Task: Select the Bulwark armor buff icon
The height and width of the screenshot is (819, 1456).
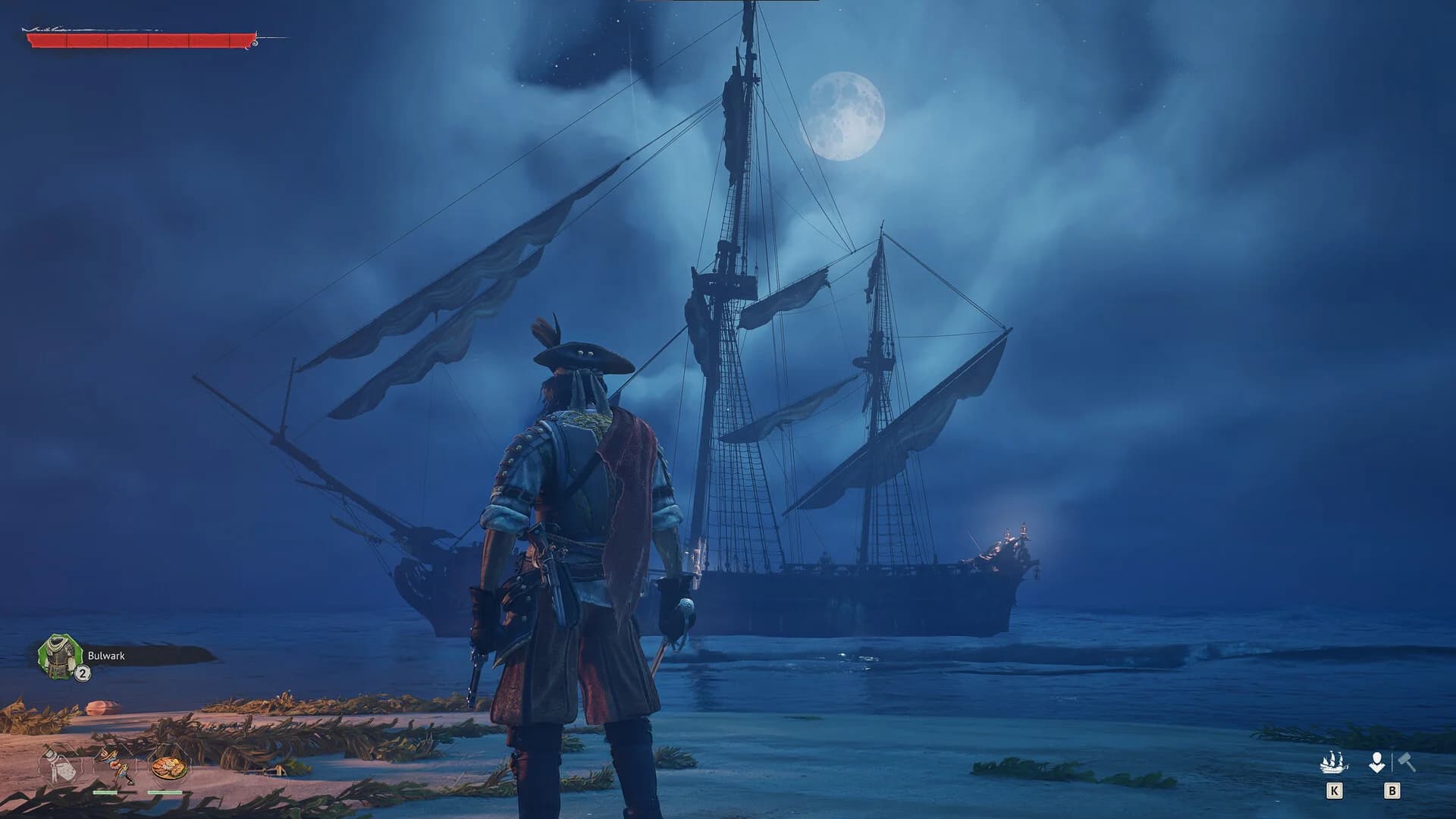Action: click(60, 657)
